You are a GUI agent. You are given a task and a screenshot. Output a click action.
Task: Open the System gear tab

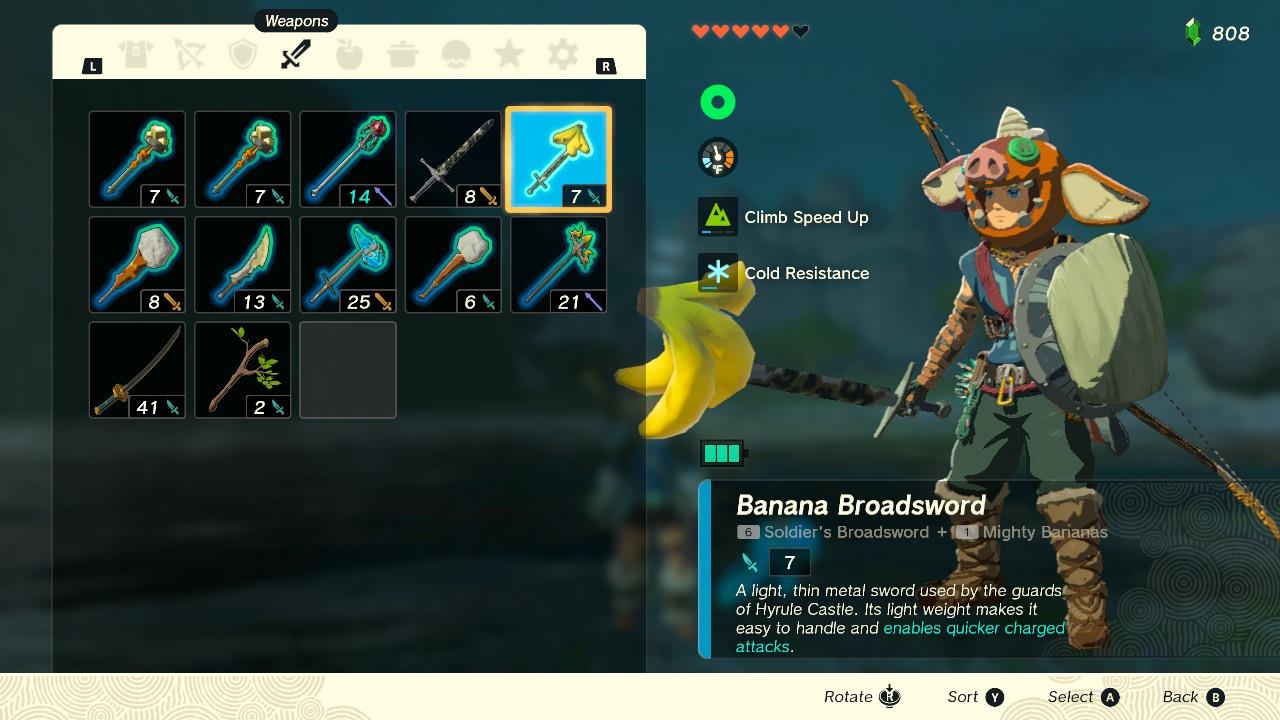(x=563, y=54)
